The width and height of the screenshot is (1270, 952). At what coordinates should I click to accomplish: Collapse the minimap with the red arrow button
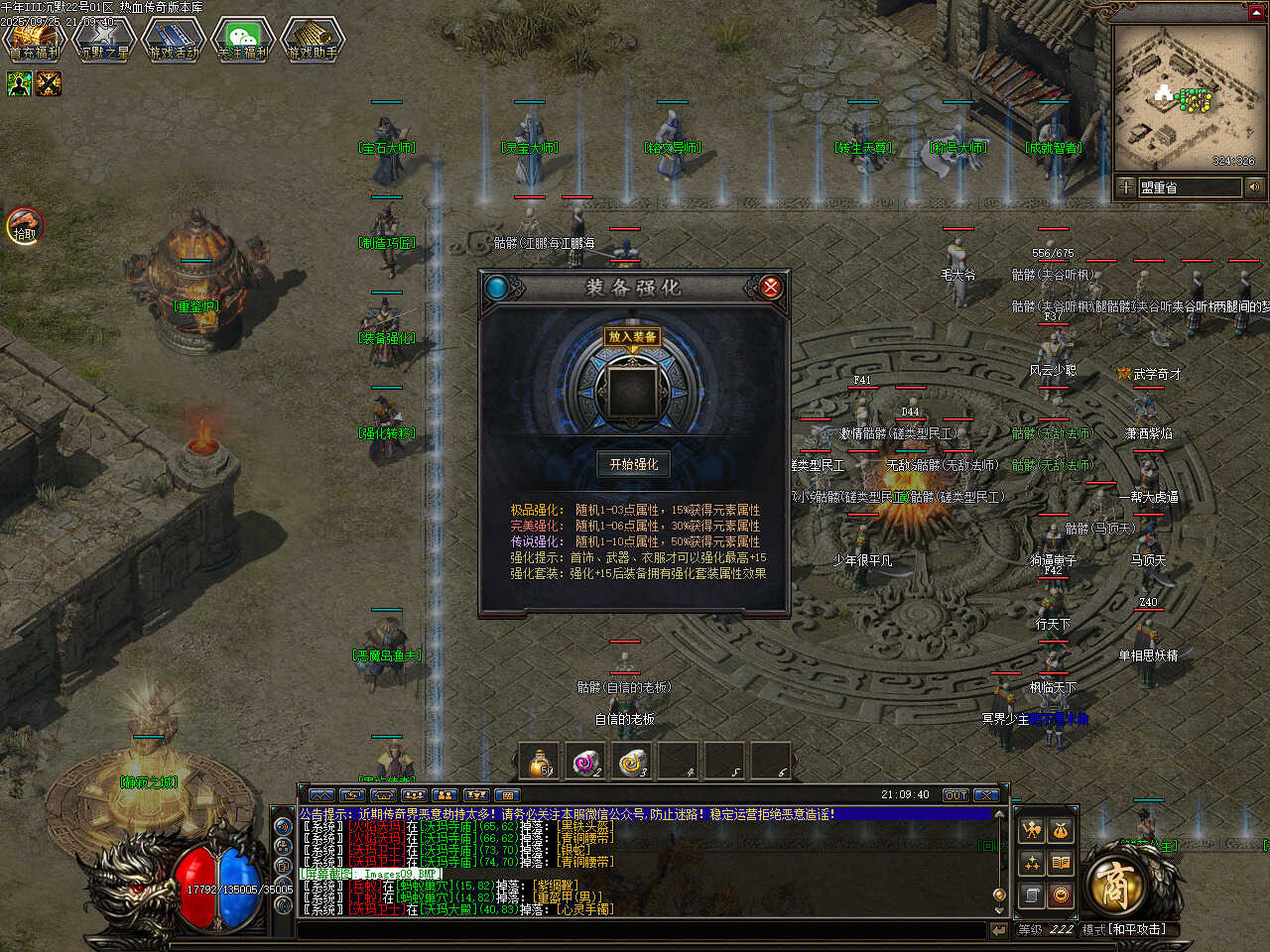[x=1256, y=11]
